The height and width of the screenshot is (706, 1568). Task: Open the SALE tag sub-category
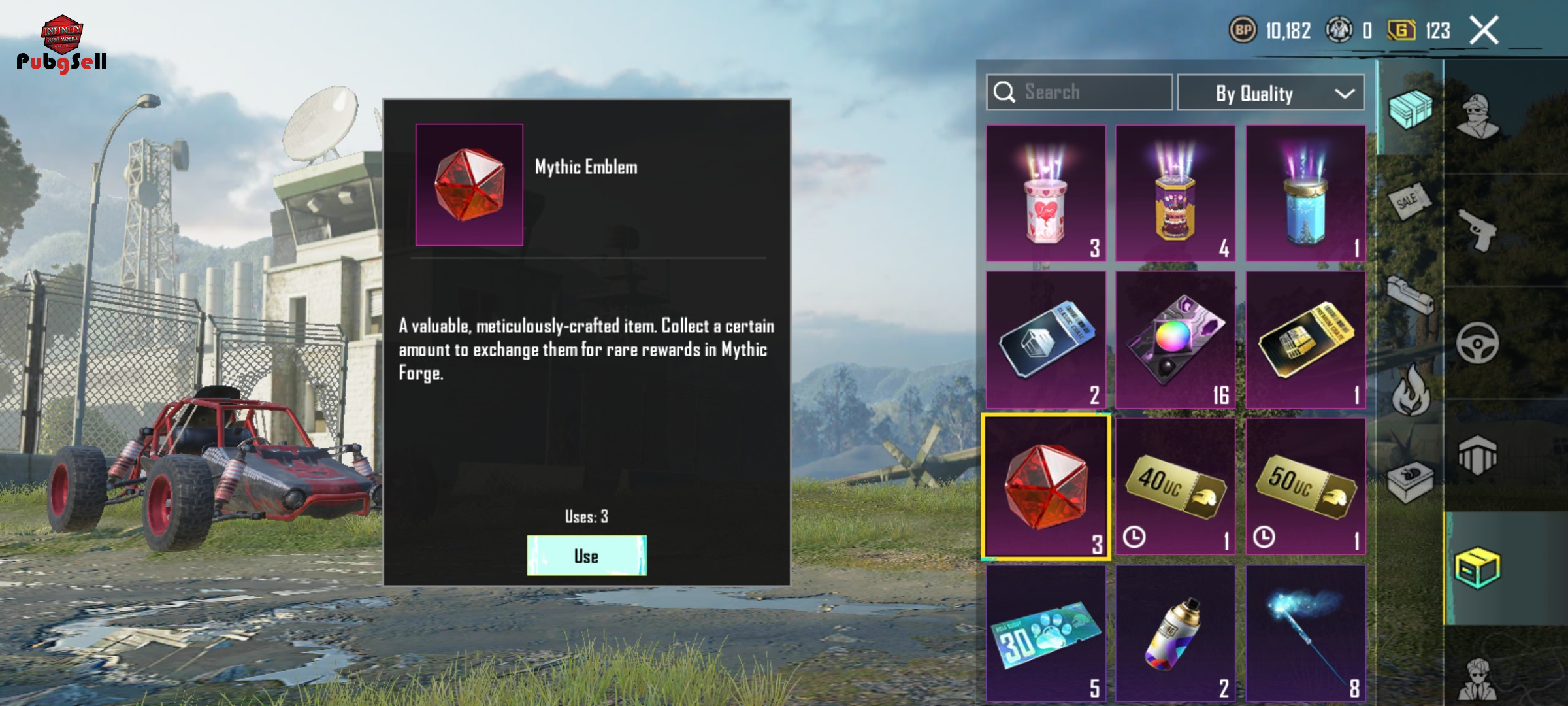pyautogui.click(x=1409, y=201)
